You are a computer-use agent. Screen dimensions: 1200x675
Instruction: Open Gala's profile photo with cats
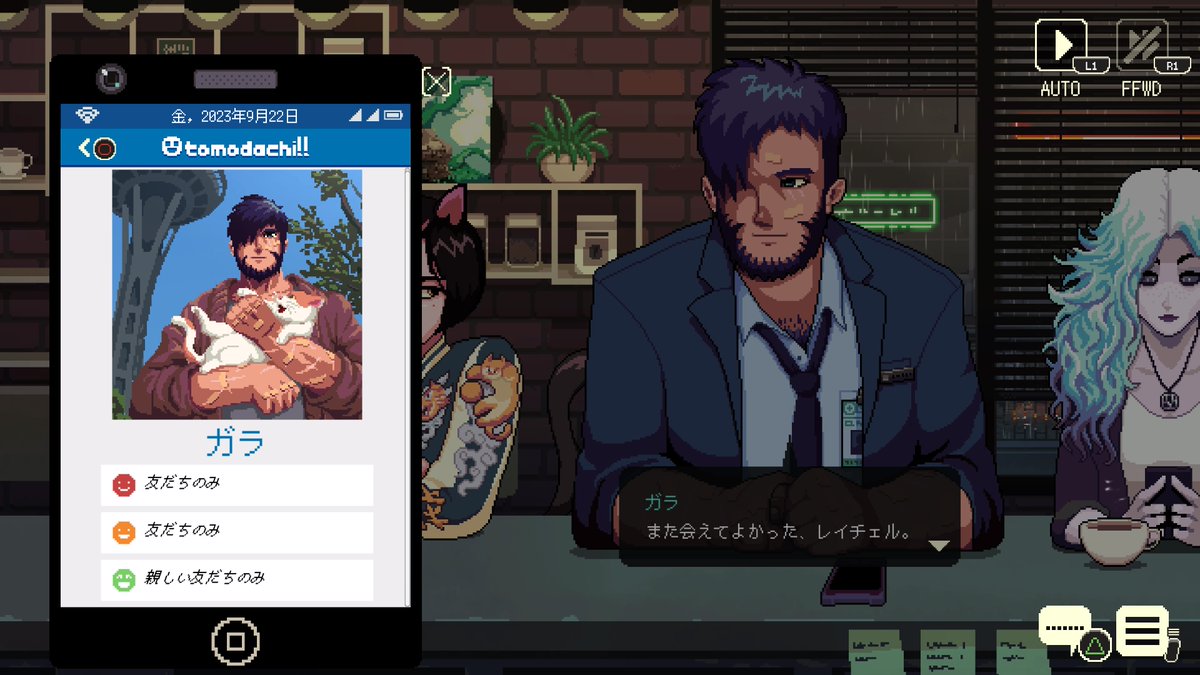pos(237,294)
